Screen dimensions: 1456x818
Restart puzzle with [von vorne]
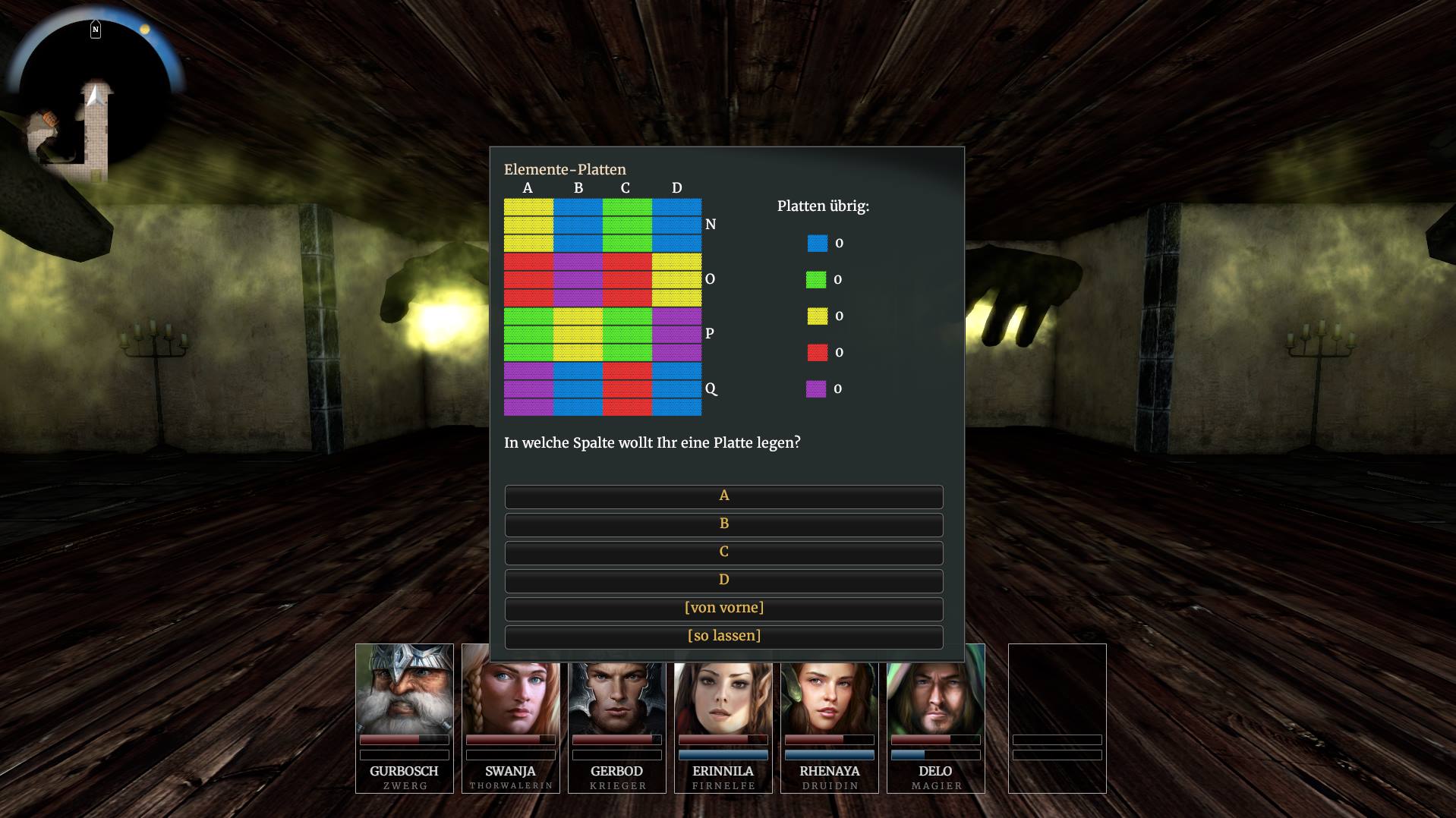(723, 609)
